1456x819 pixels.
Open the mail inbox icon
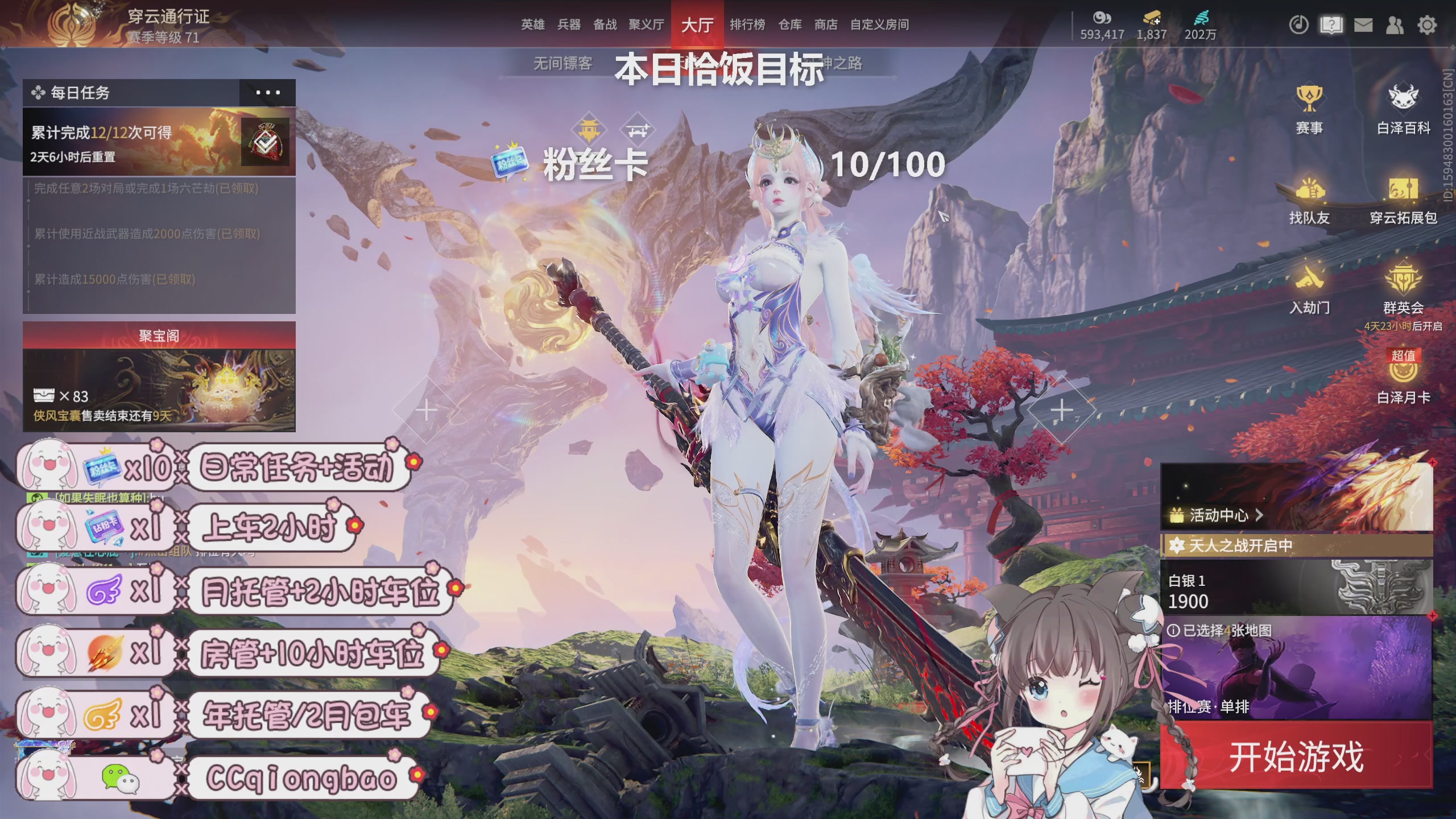coord(1365,26)
